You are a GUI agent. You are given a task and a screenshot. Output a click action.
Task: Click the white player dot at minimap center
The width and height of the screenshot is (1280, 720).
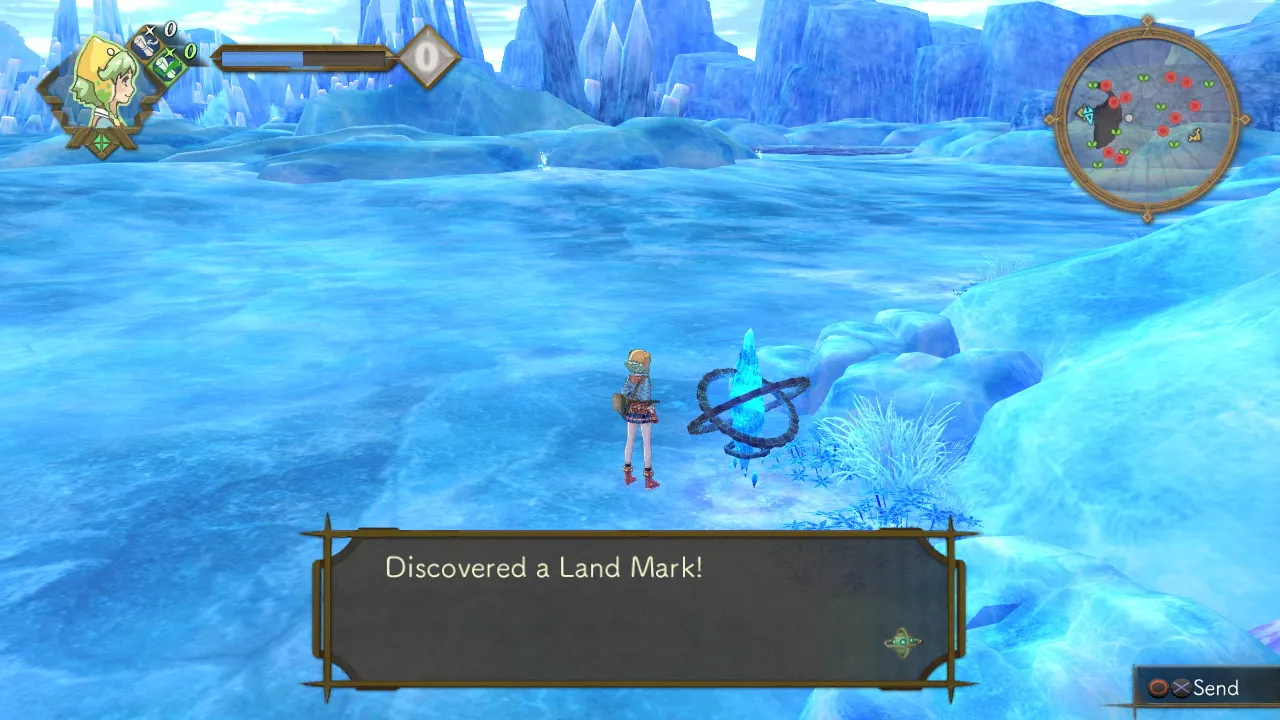click(1129, 118)
